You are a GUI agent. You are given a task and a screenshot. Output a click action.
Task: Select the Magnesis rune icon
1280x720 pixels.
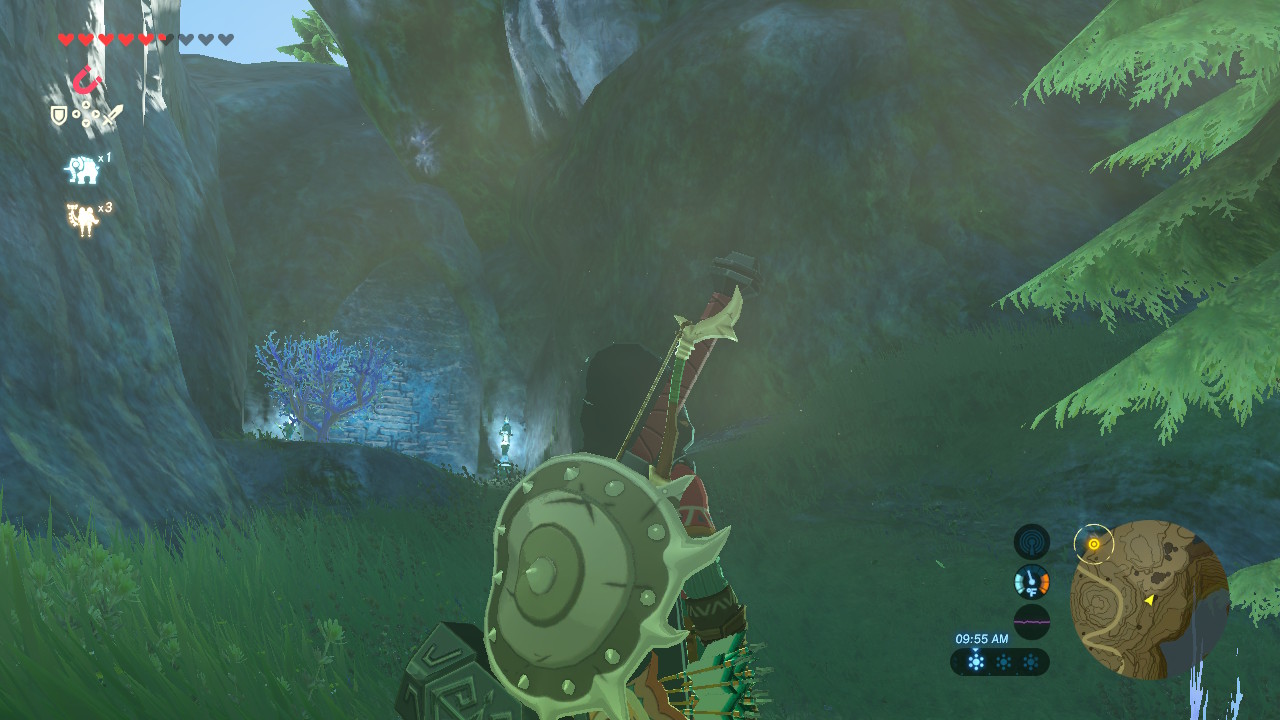click(x=89, y=80)
